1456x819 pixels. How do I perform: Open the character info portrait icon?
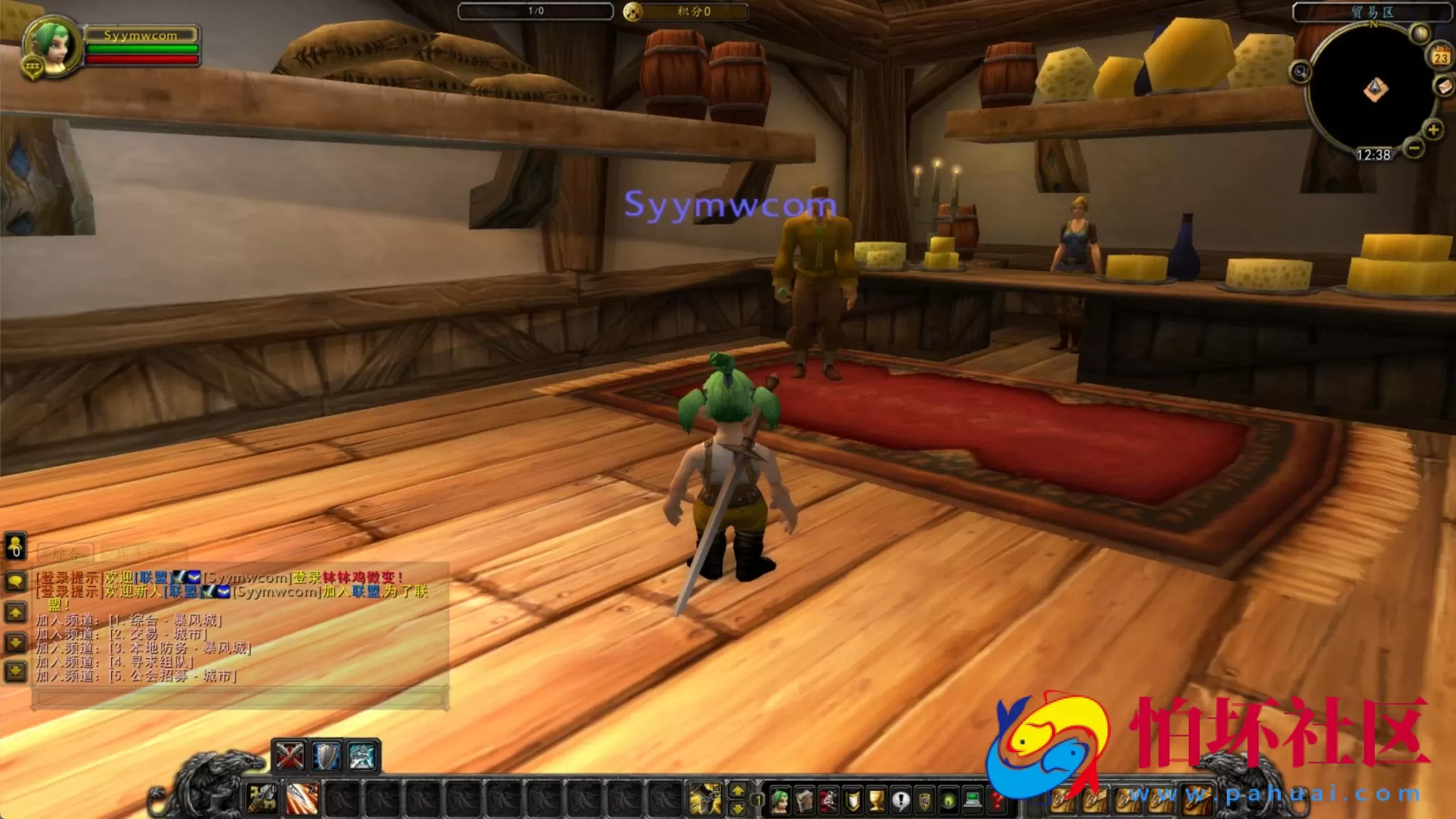[x=782, y=800]
